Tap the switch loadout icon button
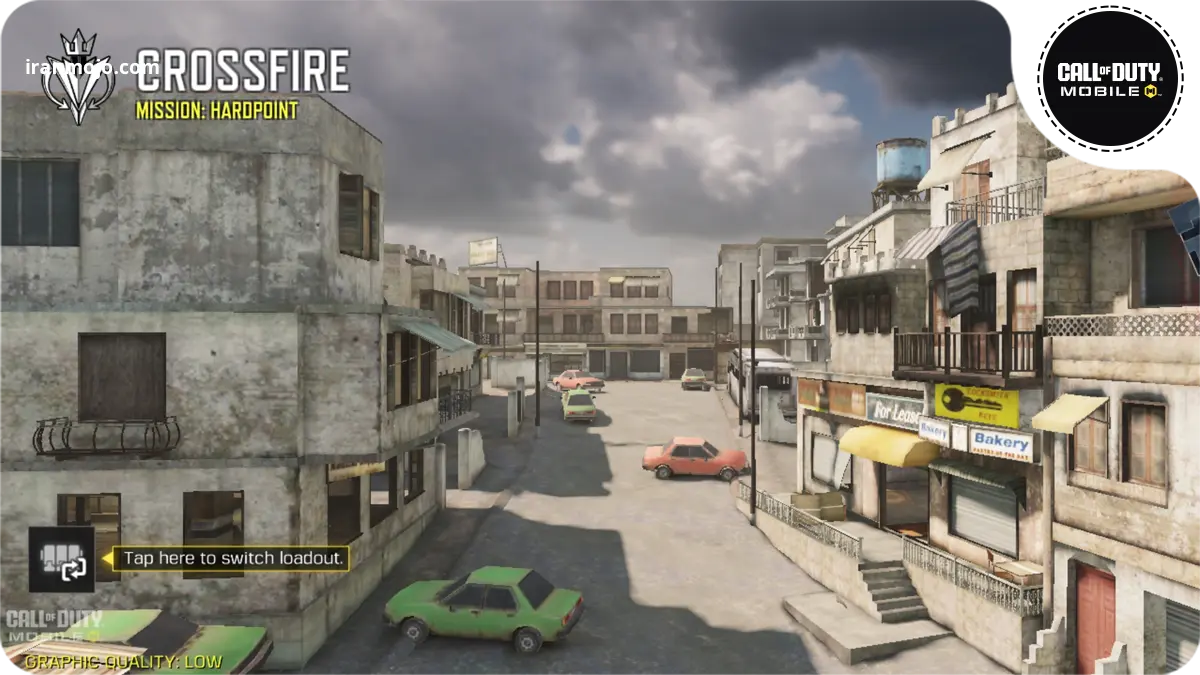Image resolution: width=1200 pixels, height=675 pixels. (61, 559)
